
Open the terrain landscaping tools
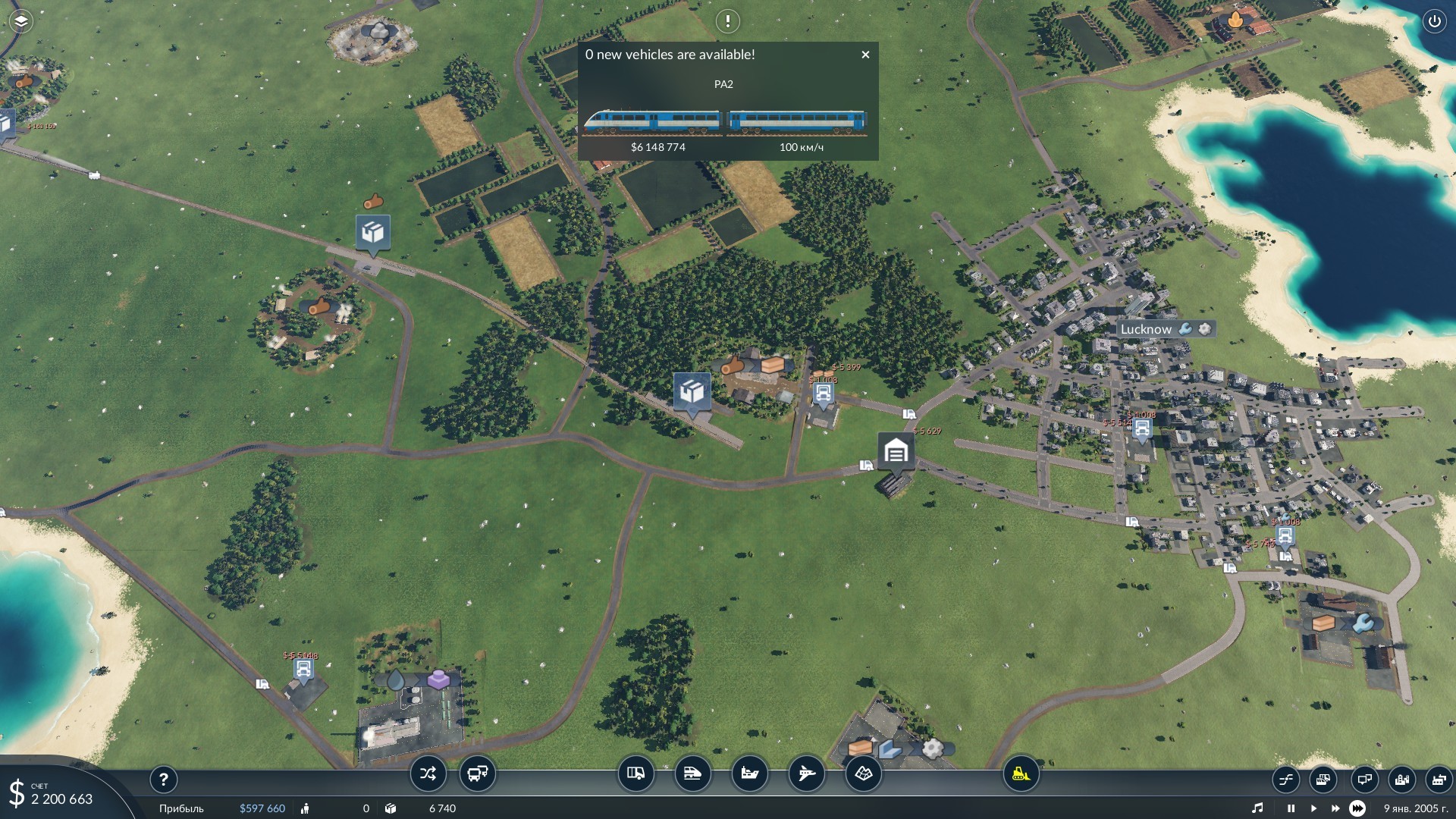click(x=864, y=774)
